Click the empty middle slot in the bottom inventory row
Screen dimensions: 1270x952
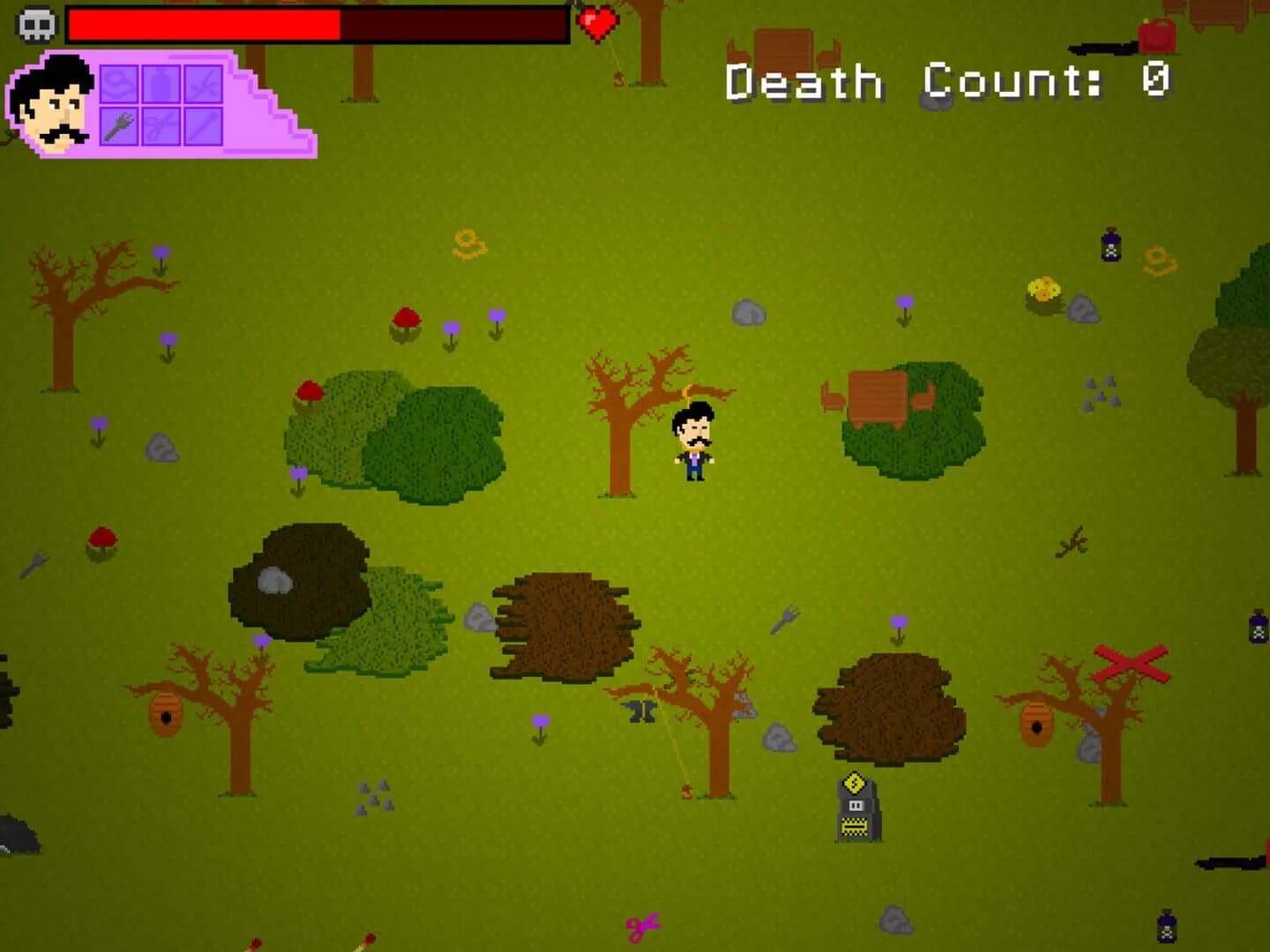tap(161, 126)
